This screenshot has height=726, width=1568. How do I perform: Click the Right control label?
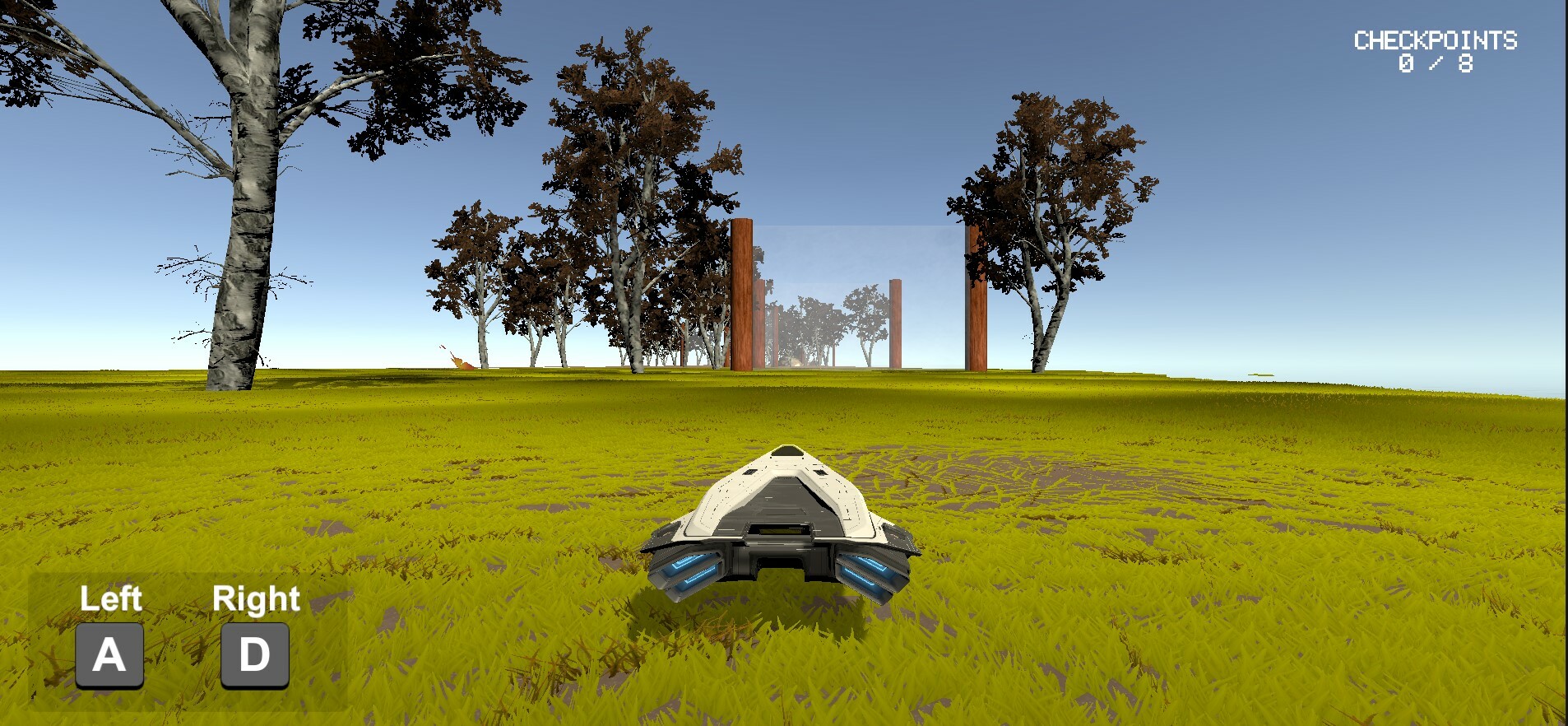tap(255, 598)
